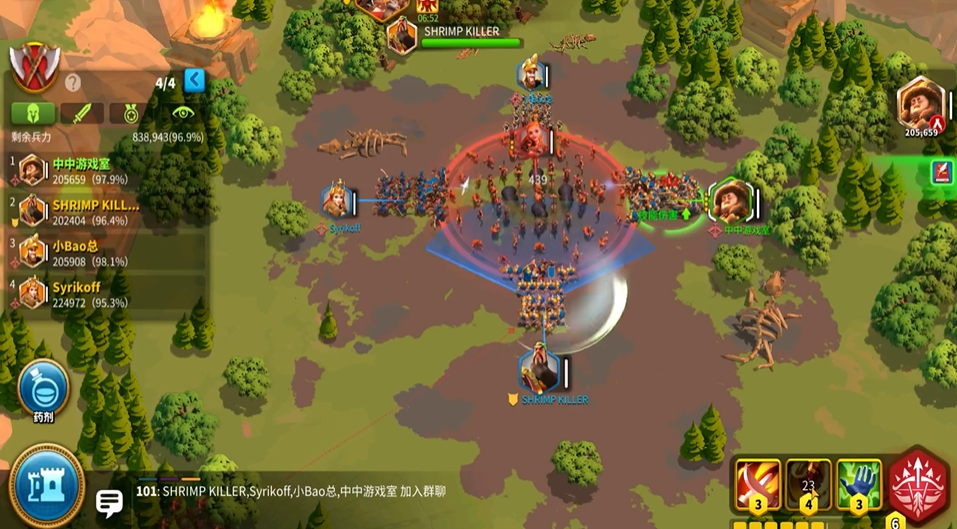957x529 pixels.
Task: Open the chat speech bubble icon
Action: (x=108, y=502)
